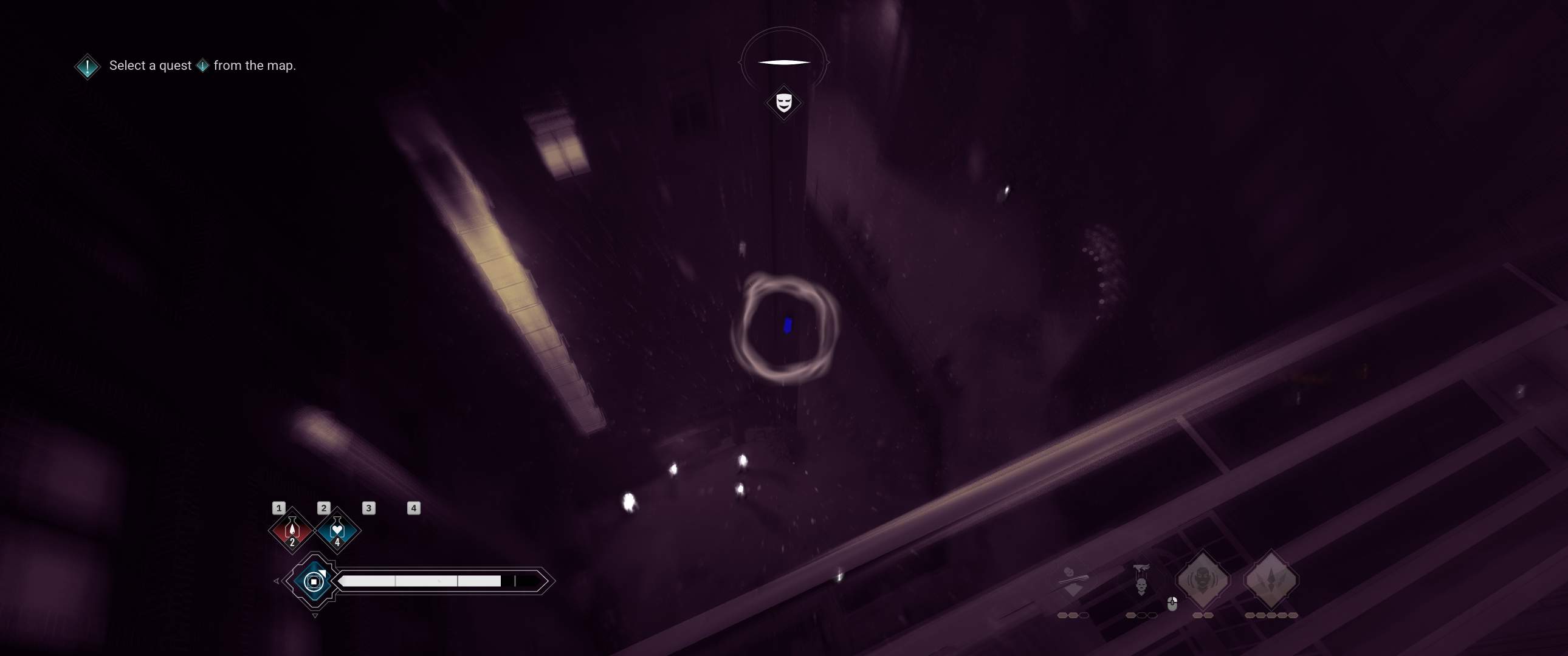Expand the left arrow beside the health bar
1568x656 pixels.
(x=277, y=583)
